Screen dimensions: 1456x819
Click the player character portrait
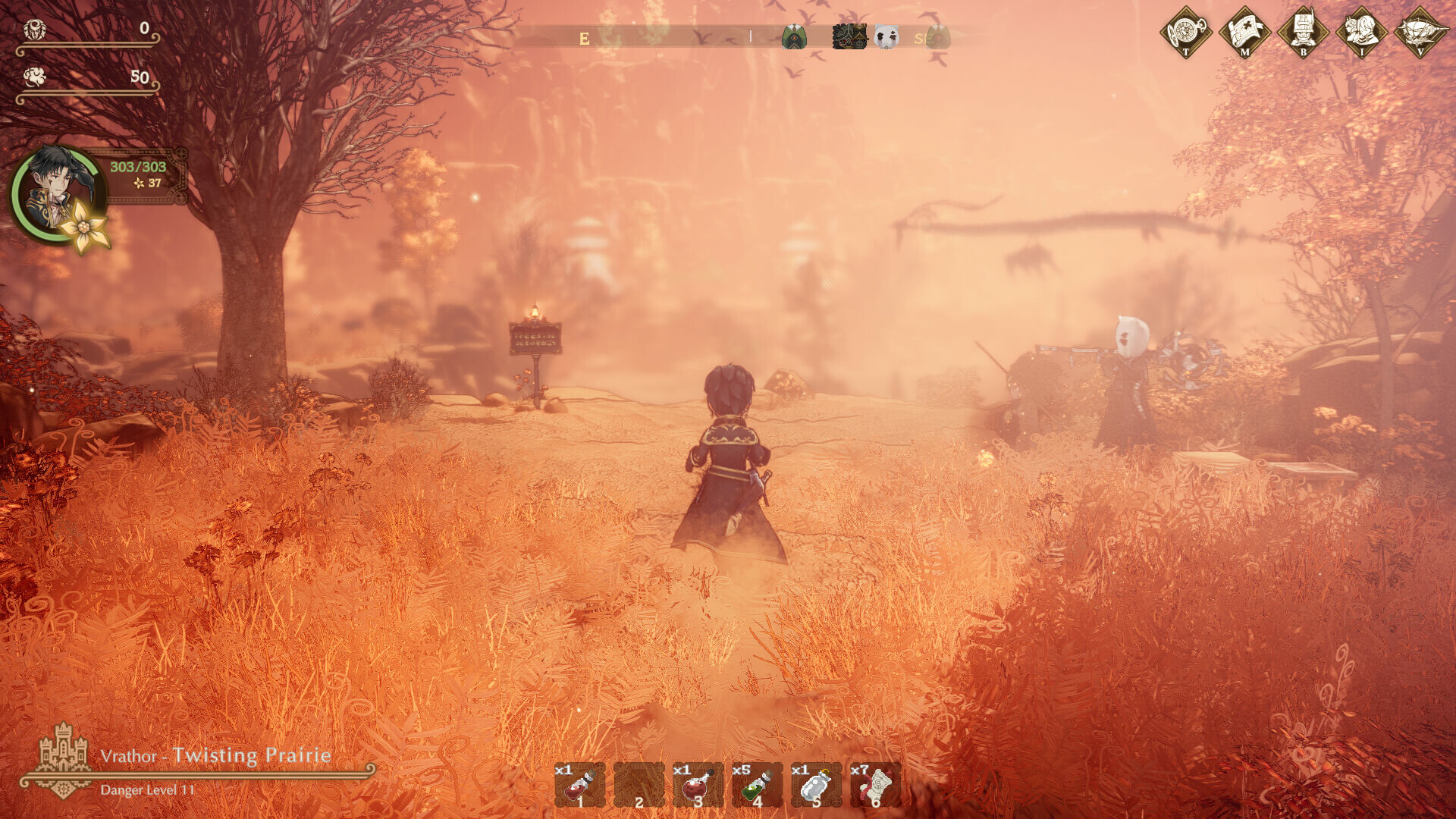click(57, 193)
